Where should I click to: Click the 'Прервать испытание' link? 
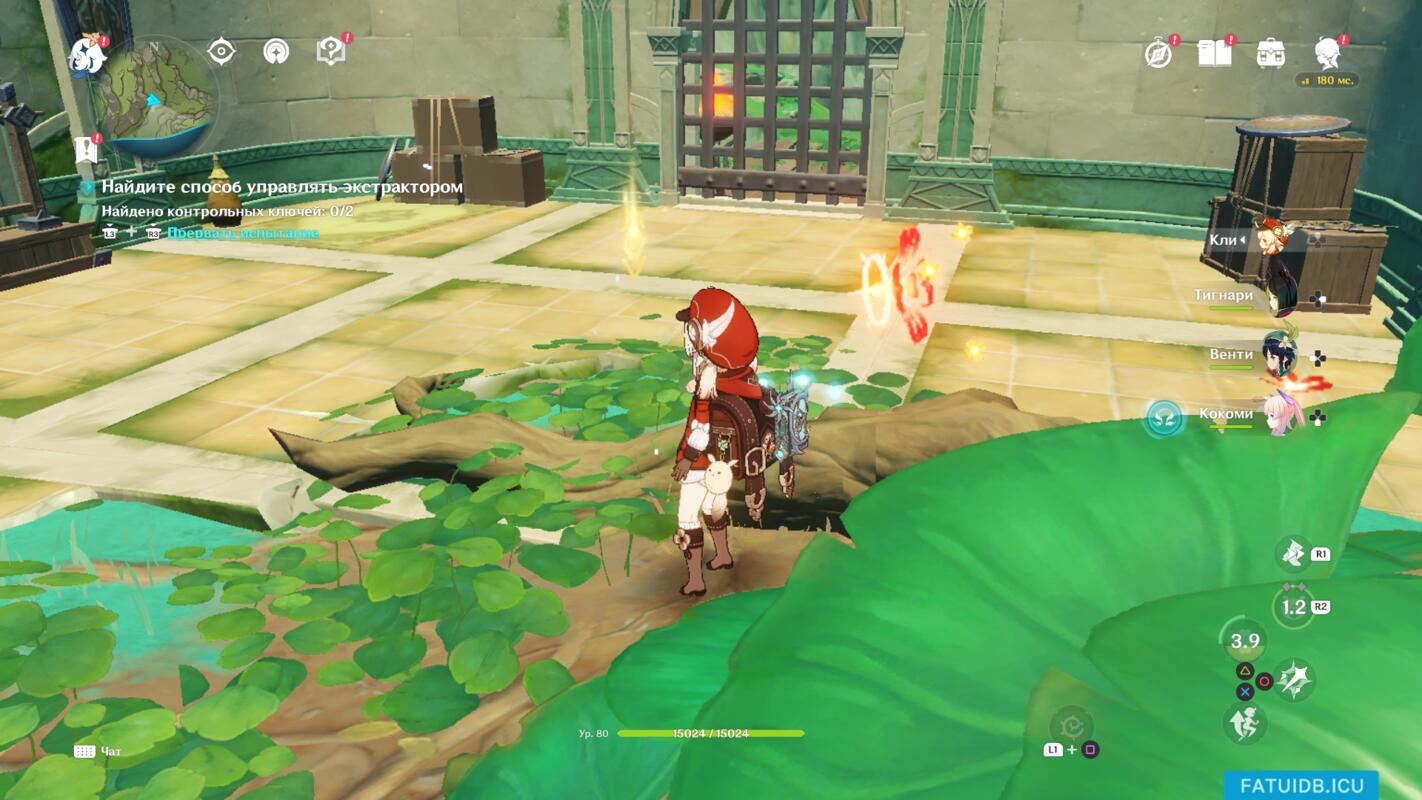(x=243, y=233)
